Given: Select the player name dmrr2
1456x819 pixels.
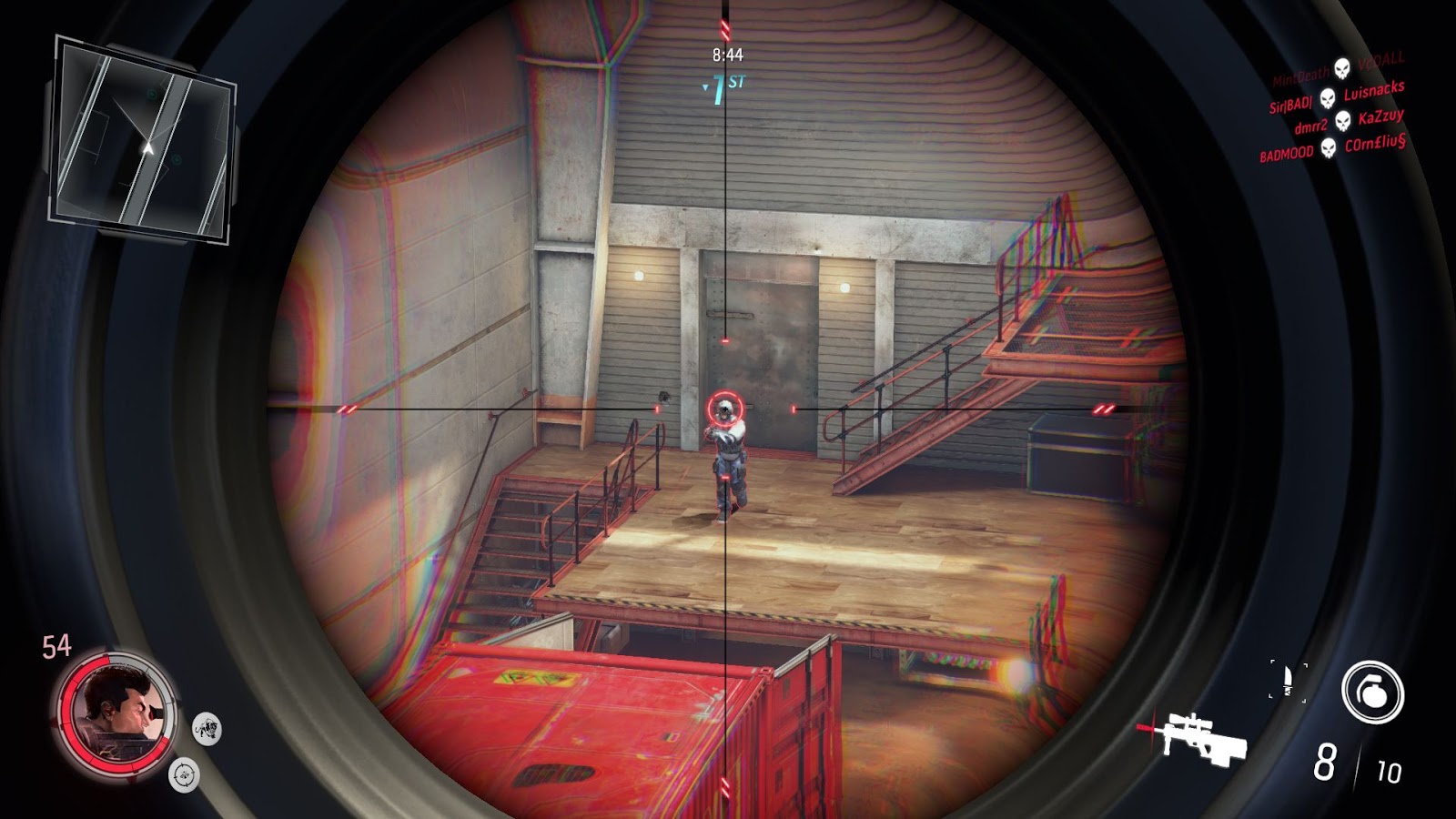Looking at the screenshot, I should tap(1311, 126).
